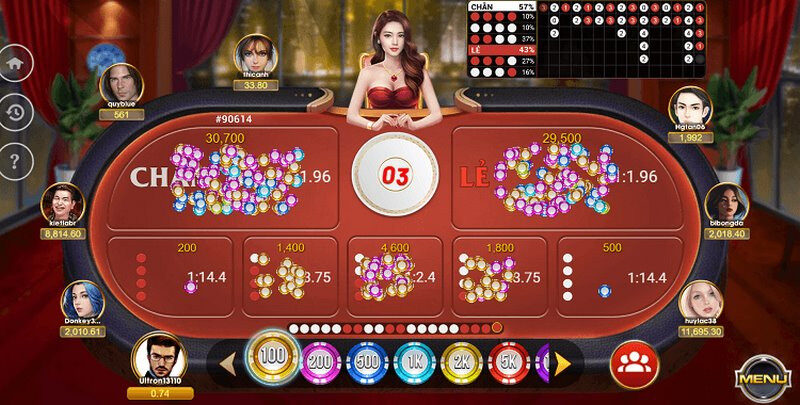
Task: Pick the 500 betting chip
Action: coord(366,361)
